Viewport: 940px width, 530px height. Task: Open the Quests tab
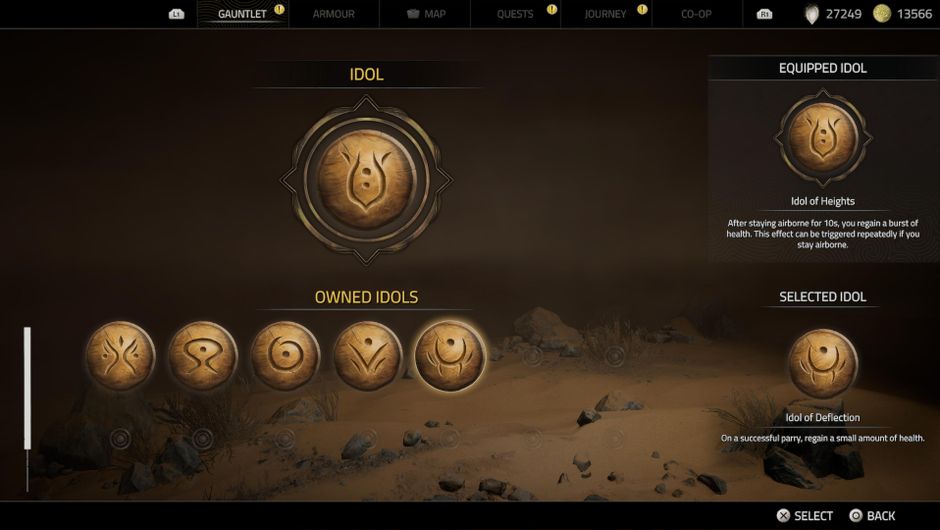(515, 14)
